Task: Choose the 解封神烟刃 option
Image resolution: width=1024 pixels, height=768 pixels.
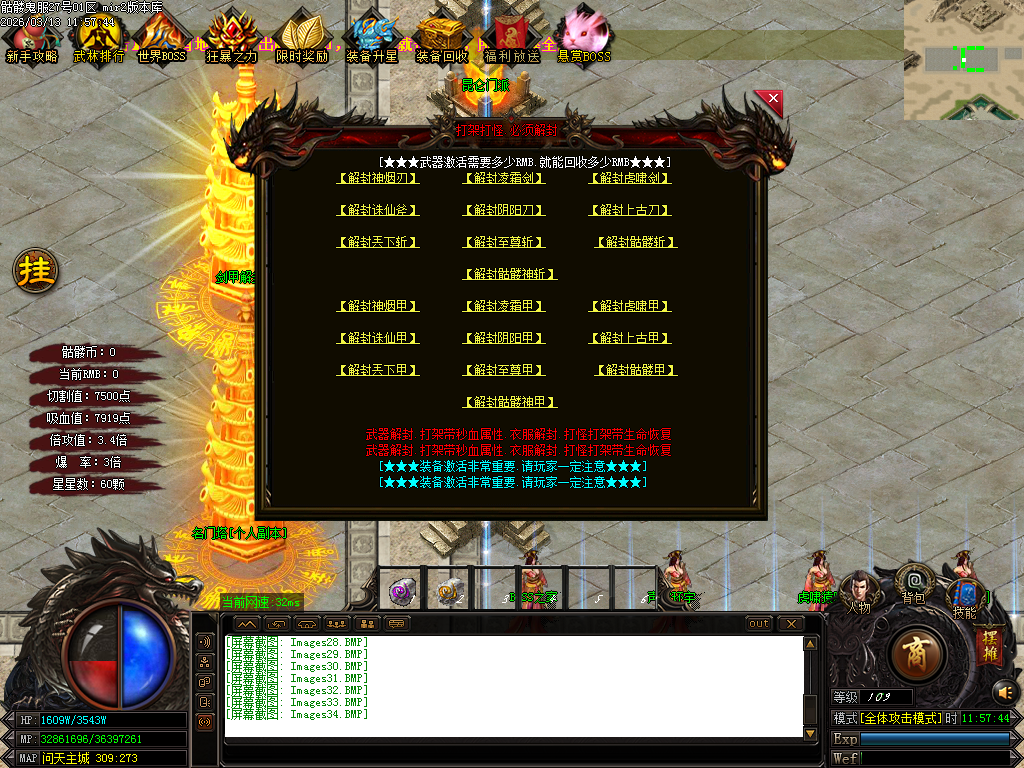Action: 378,179
